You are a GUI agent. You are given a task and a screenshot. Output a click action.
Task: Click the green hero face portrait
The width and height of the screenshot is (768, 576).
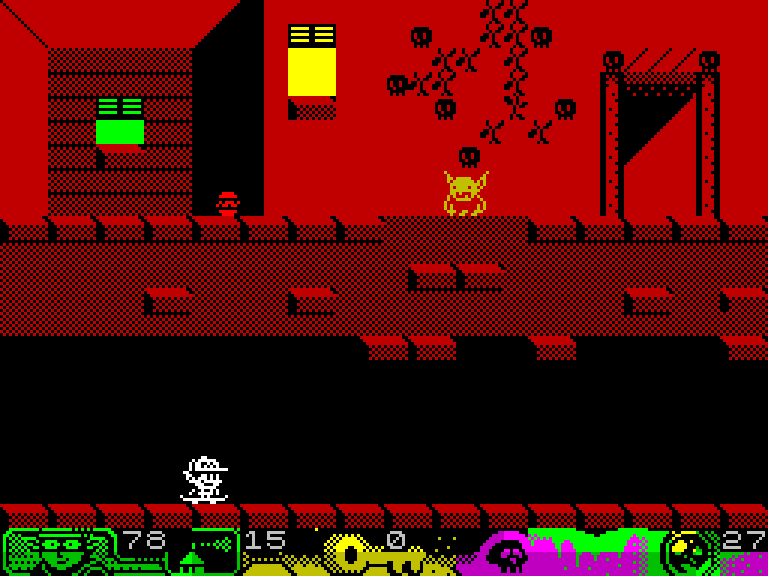(x=60, y=551)
